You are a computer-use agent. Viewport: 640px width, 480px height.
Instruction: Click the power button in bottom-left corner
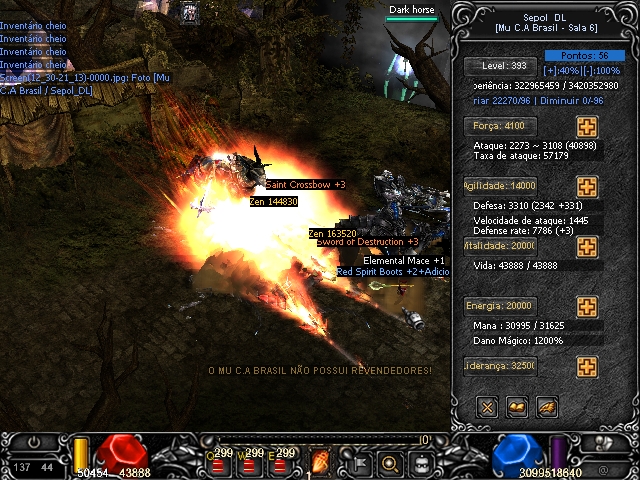(x=34, y=441)
